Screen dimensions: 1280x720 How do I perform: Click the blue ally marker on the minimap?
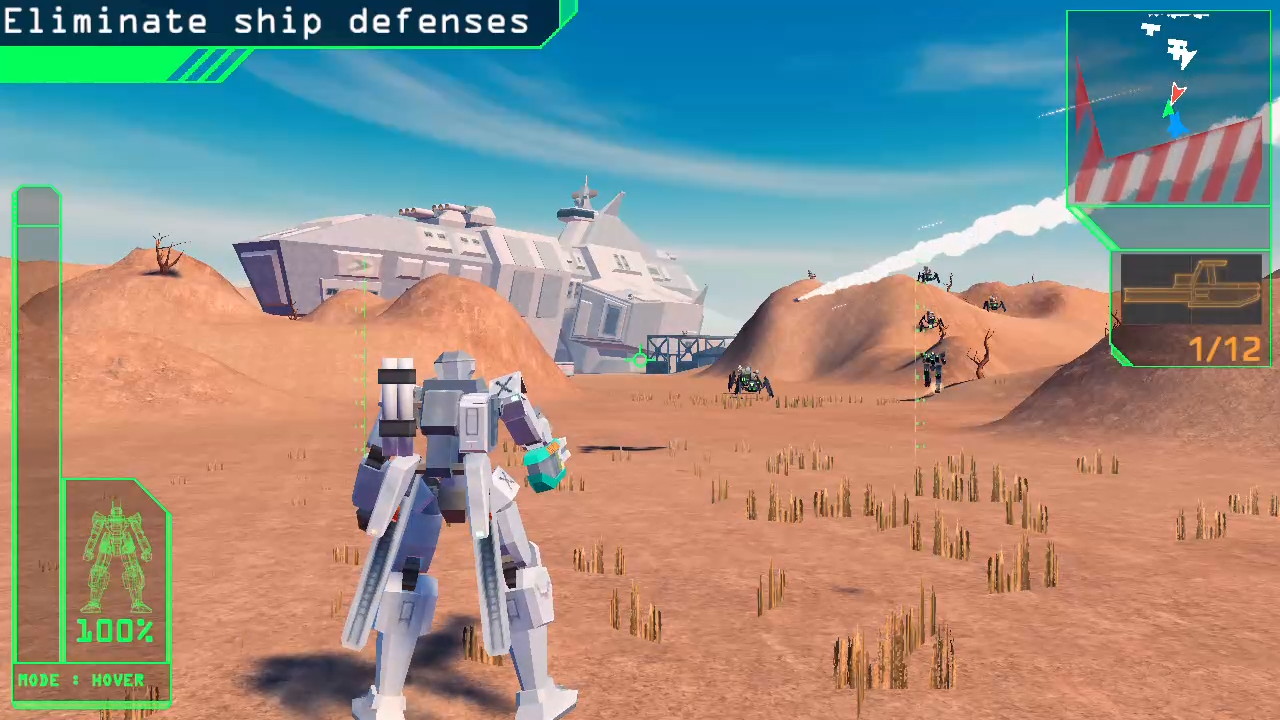pyautogui.click(x=1178, y=125)
